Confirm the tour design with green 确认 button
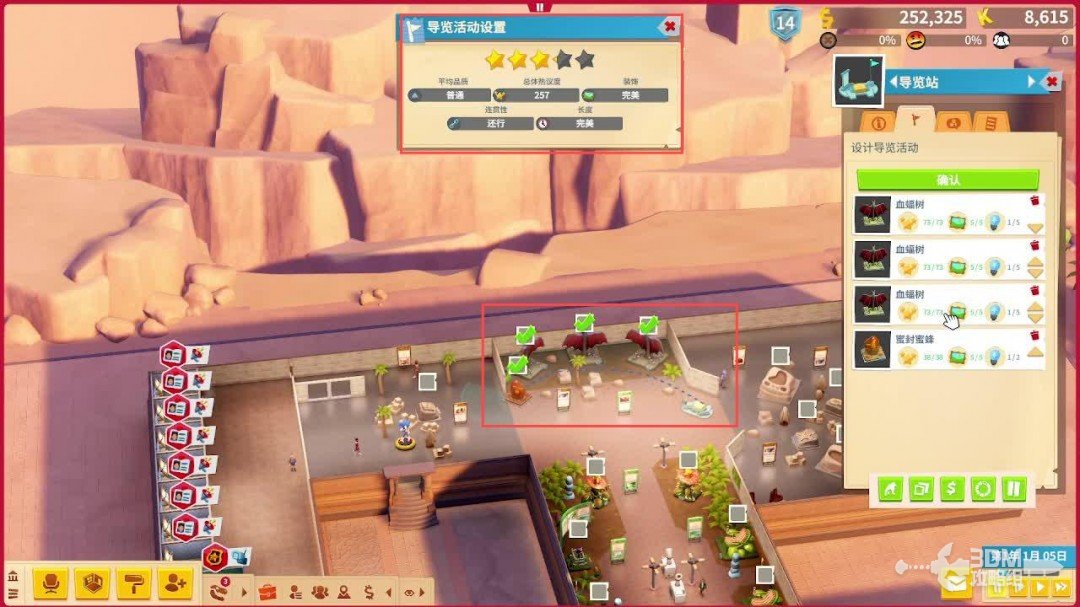 pyautogui.click(x=947, y=180)
